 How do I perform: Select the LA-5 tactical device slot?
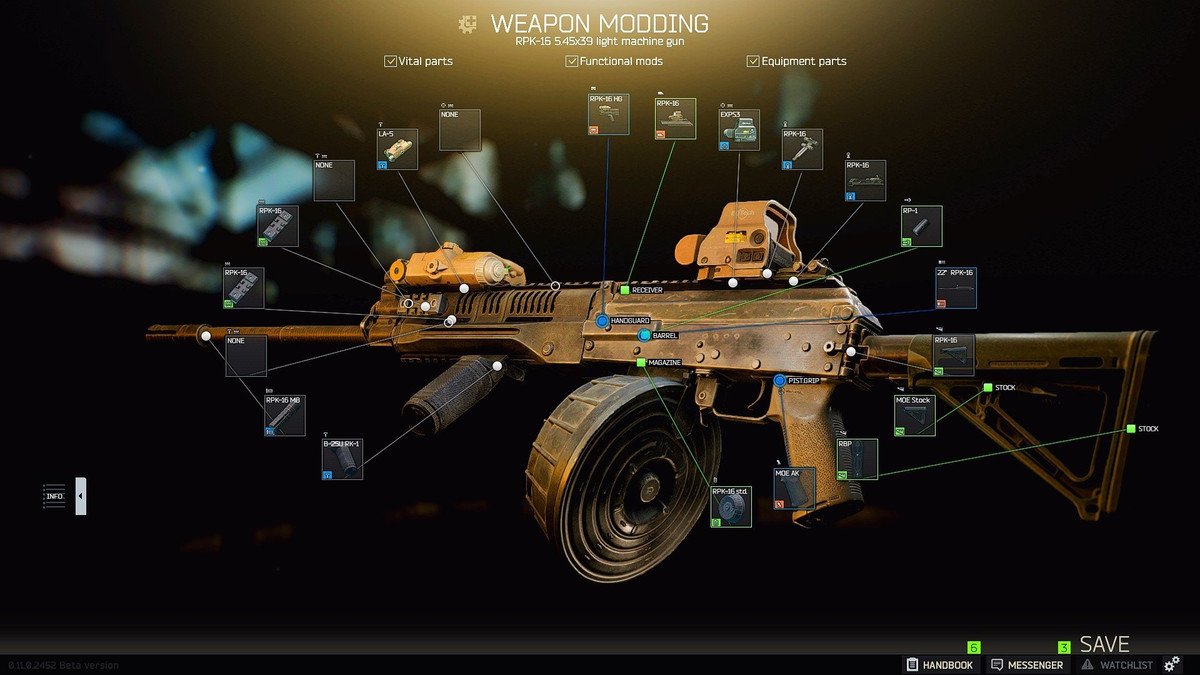[397, 149]
